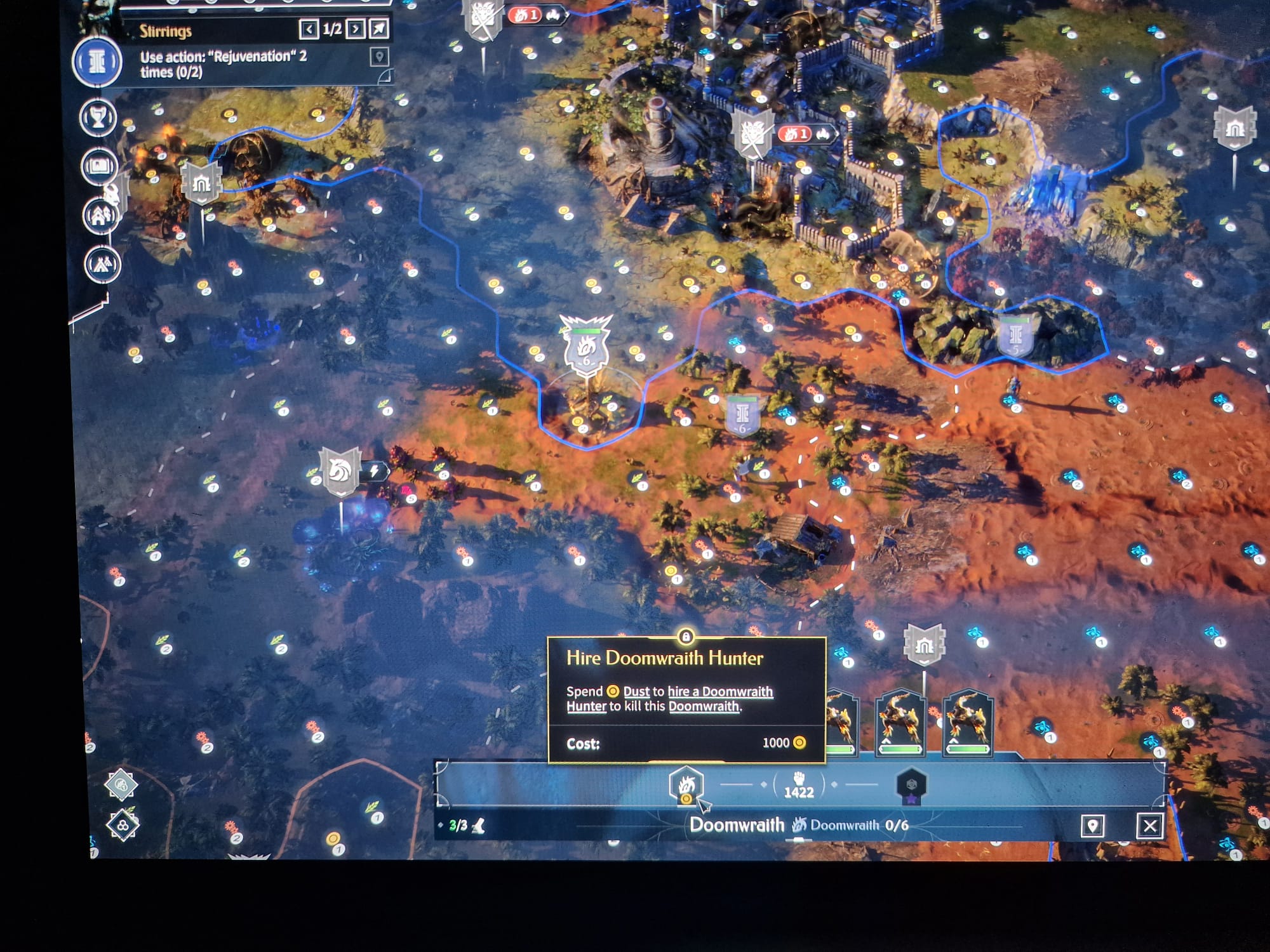Open the tents camp icon
Screen dimensions: 1270x952
[x=102, y=264]
